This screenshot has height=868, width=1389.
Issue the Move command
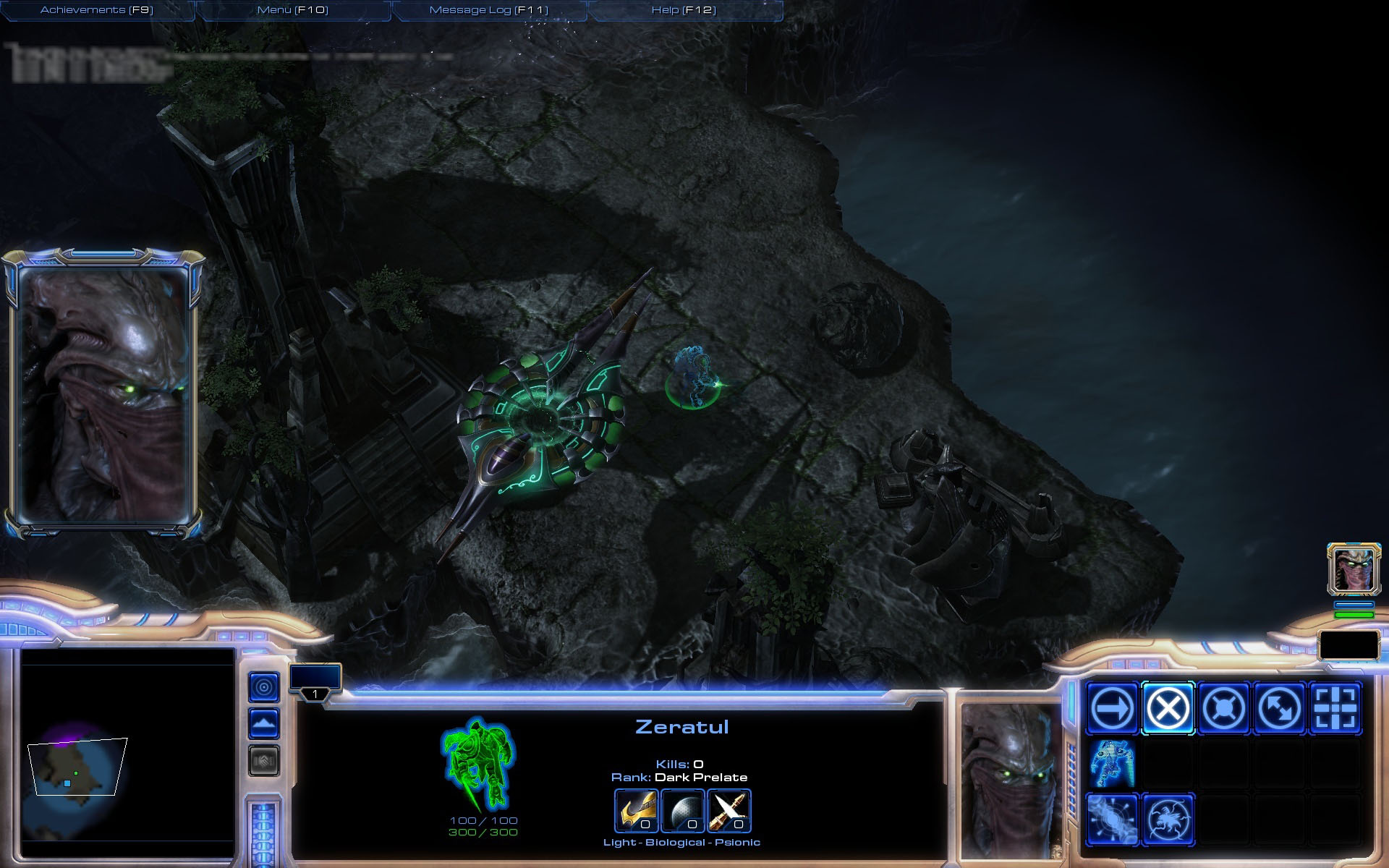pos(1112,708)
